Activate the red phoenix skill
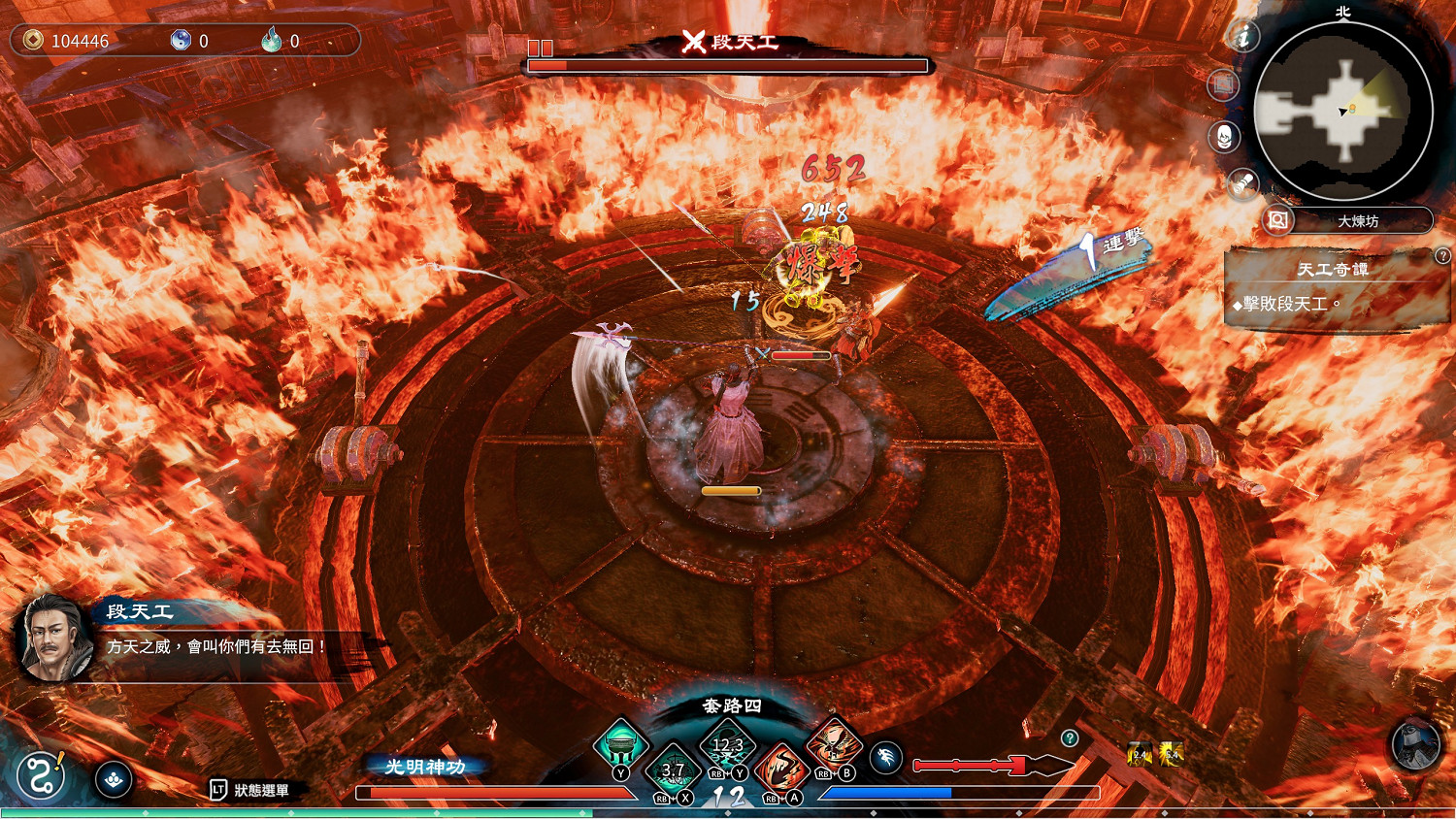Viewport: 1456px width, 819px height. (833, 746)
